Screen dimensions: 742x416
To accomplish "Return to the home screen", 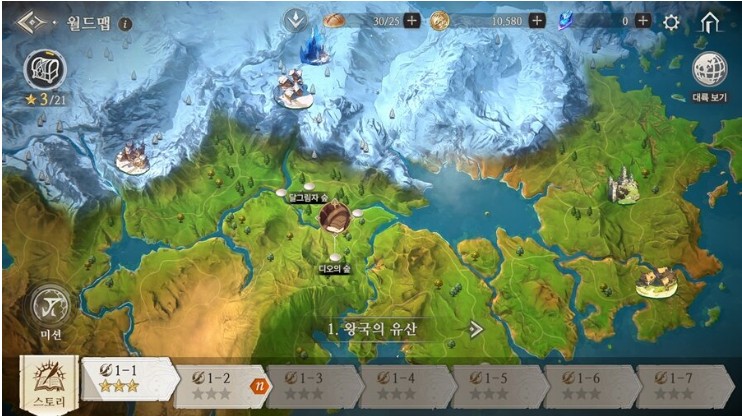I will tap(710, 21).
